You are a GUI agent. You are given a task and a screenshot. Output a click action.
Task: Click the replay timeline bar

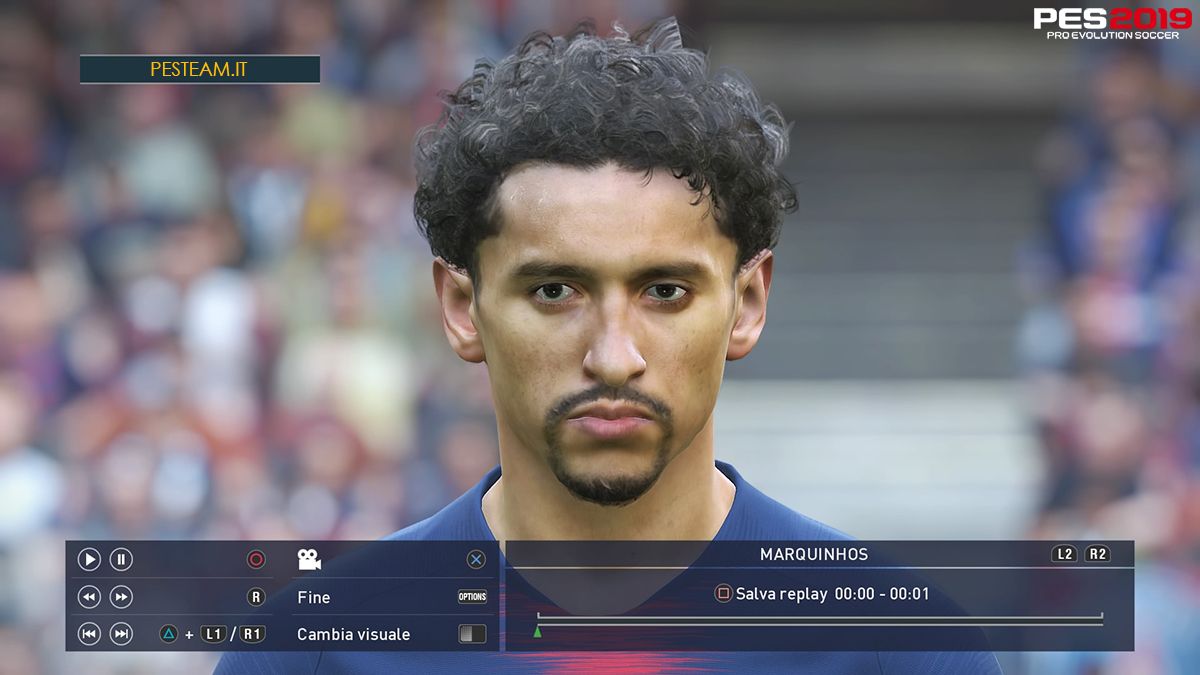pyautogui.click(x=820, y=620)
